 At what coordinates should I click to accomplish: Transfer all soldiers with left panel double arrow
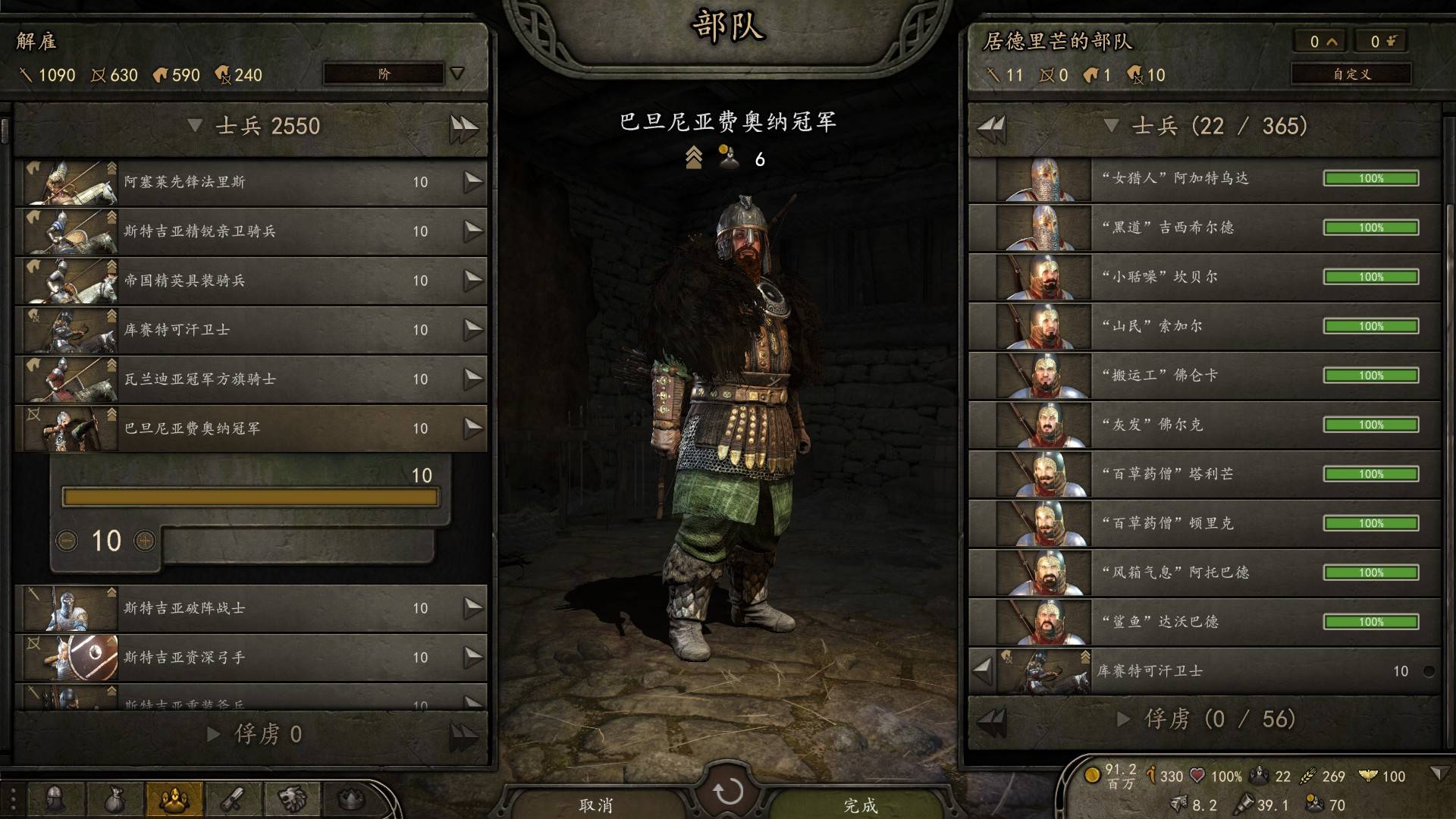coord(463,127)
